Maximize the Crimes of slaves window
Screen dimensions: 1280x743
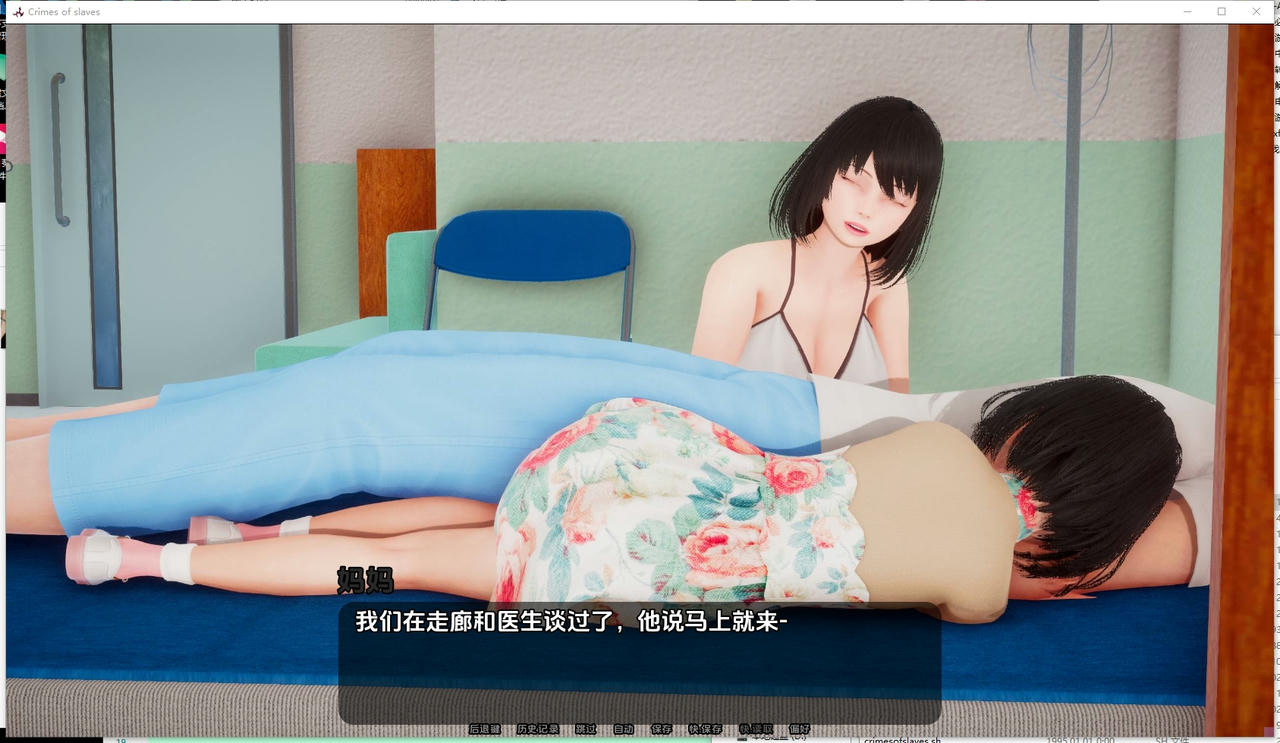(1221, 11)
